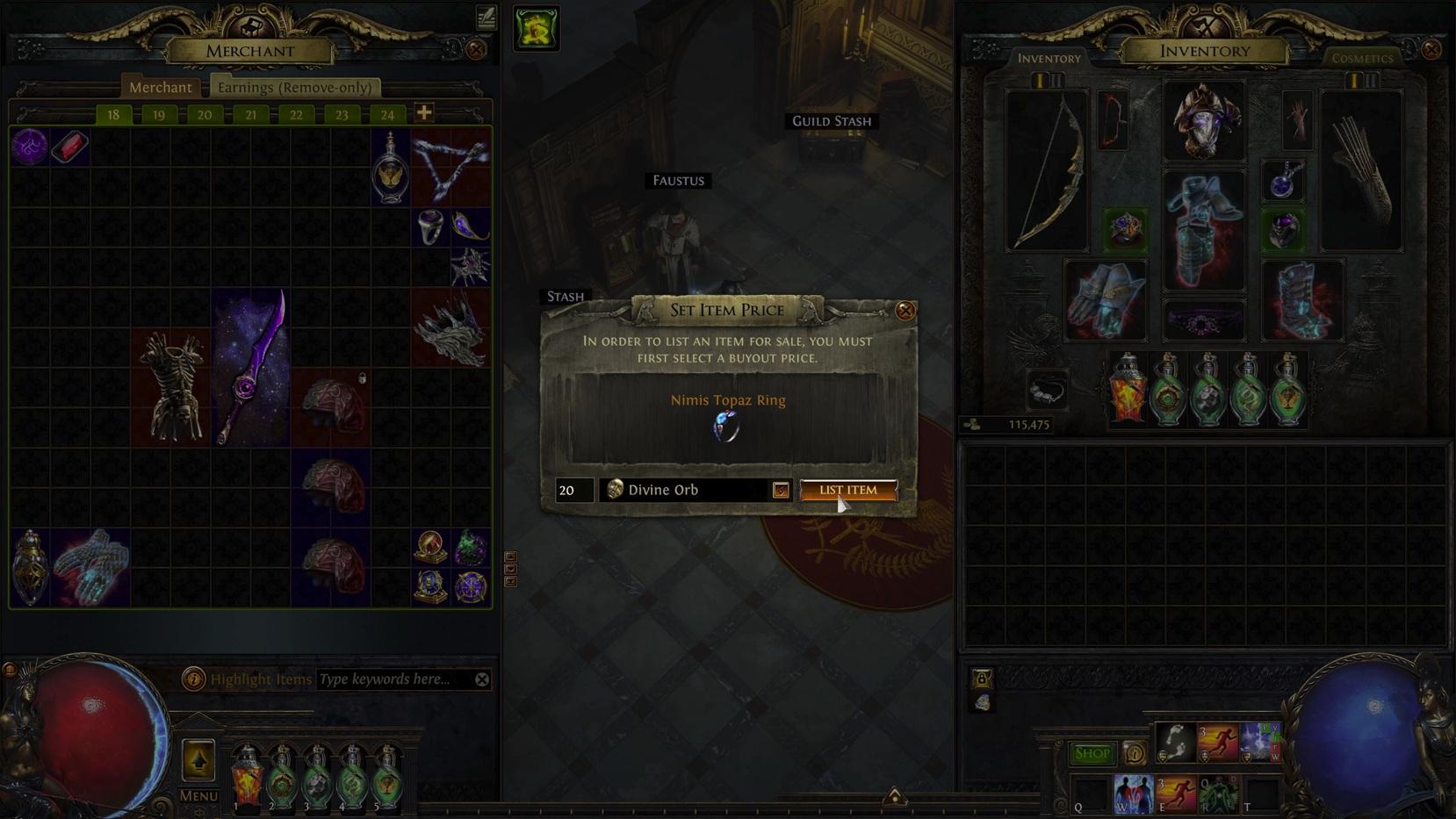
Task: Click inside the Type keywords here search field
Action: coord(385,679)
